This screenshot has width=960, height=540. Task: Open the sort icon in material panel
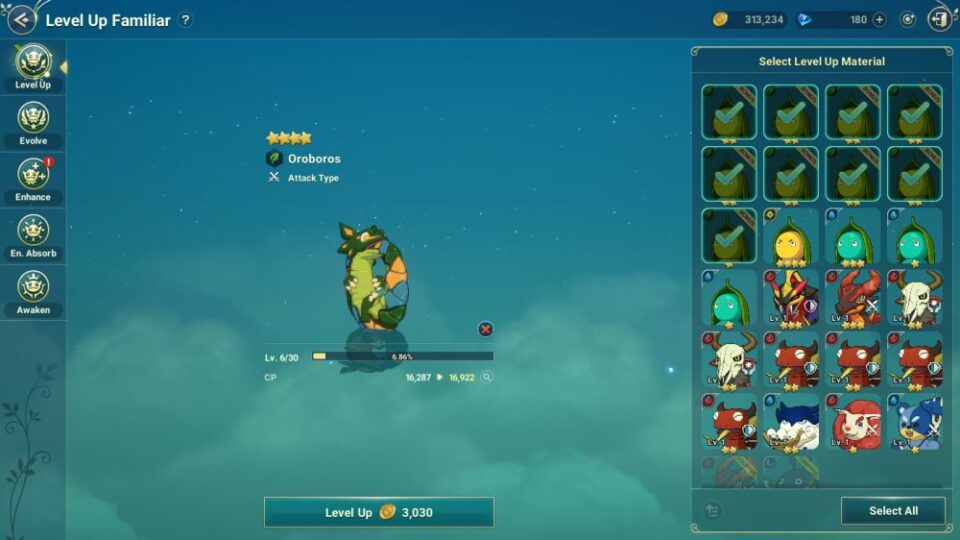click(712, 511)
